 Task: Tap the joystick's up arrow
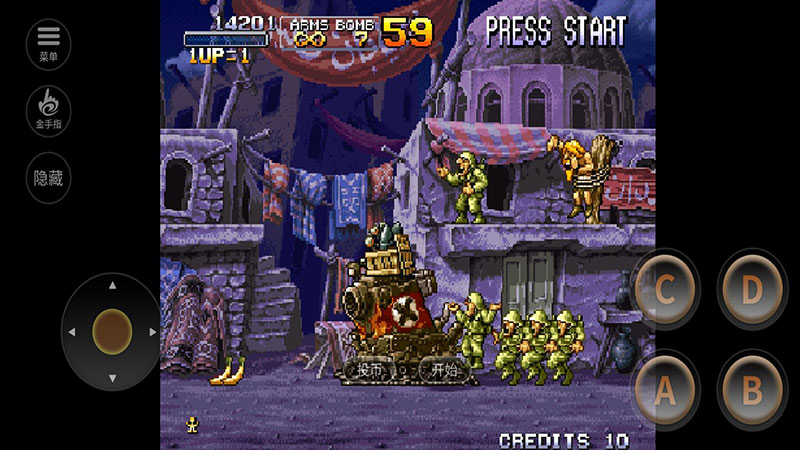point(112,286)
